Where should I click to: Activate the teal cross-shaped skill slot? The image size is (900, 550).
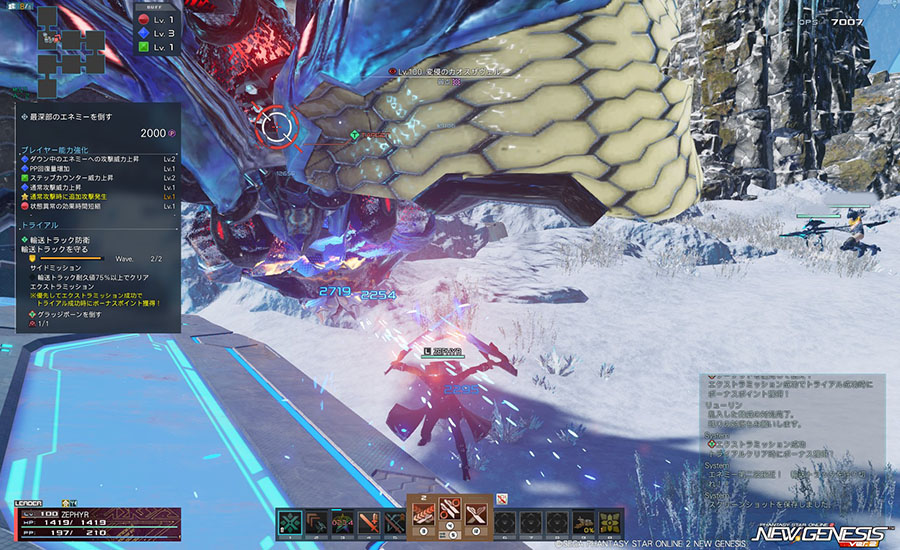coord(290,521)
